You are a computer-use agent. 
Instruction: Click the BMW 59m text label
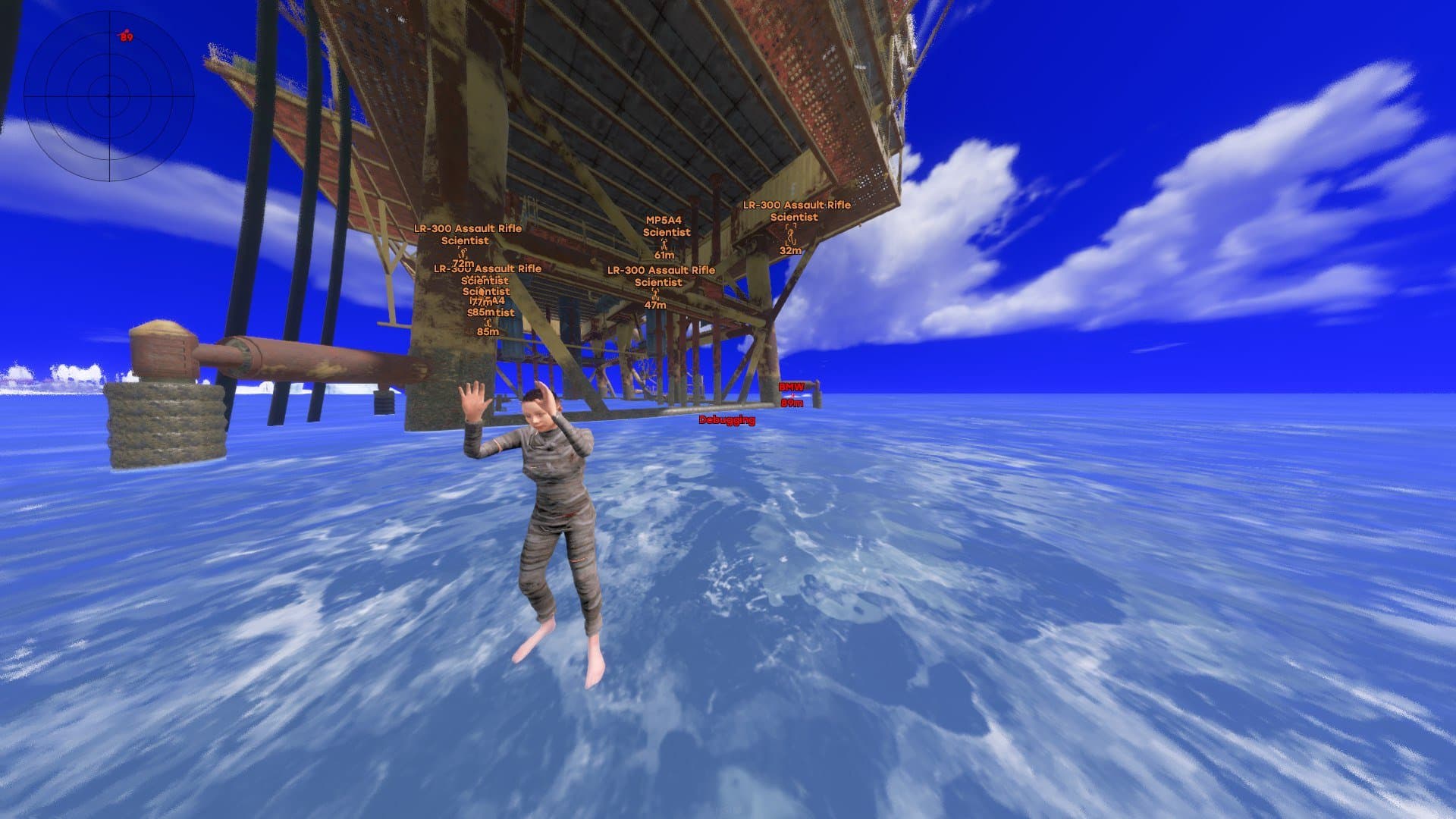[792, 404]
